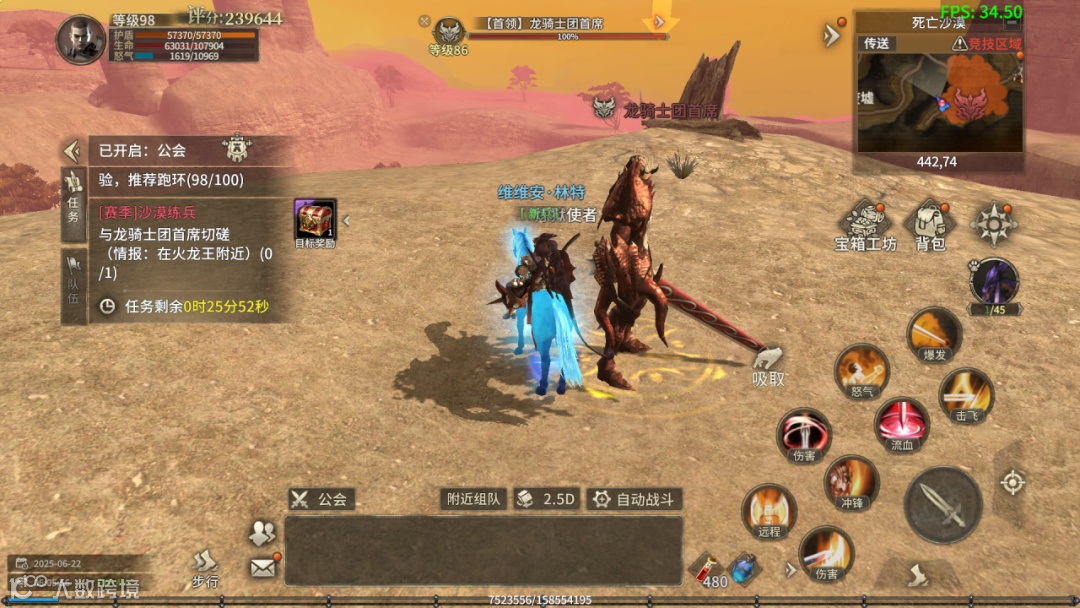
Task: Tap the sword basic attack button
Action: (x=942, y=504)
